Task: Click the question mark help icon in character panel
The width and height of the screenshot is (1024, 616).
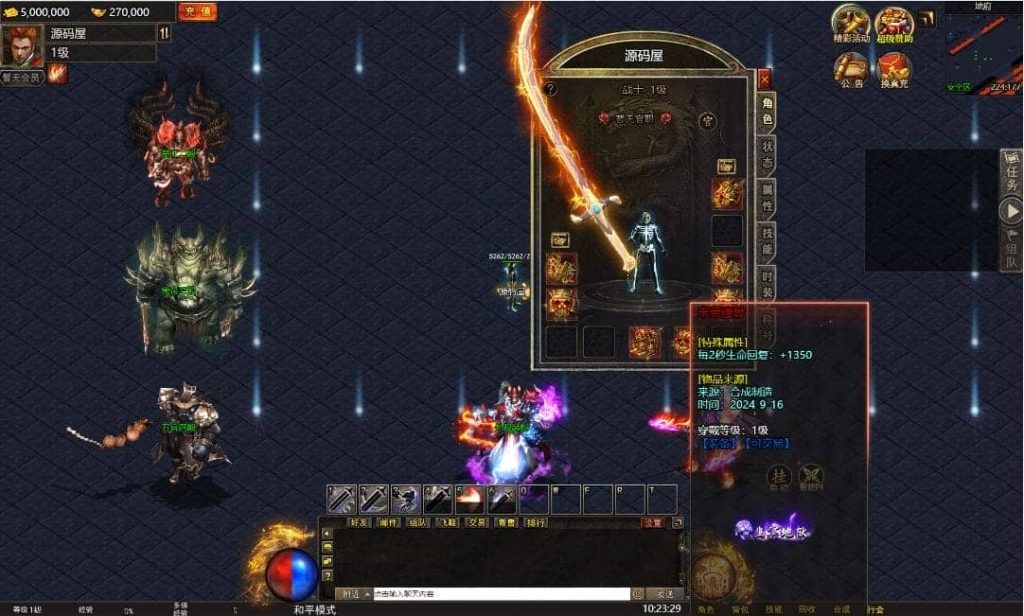Action: [x=549, y=89]
